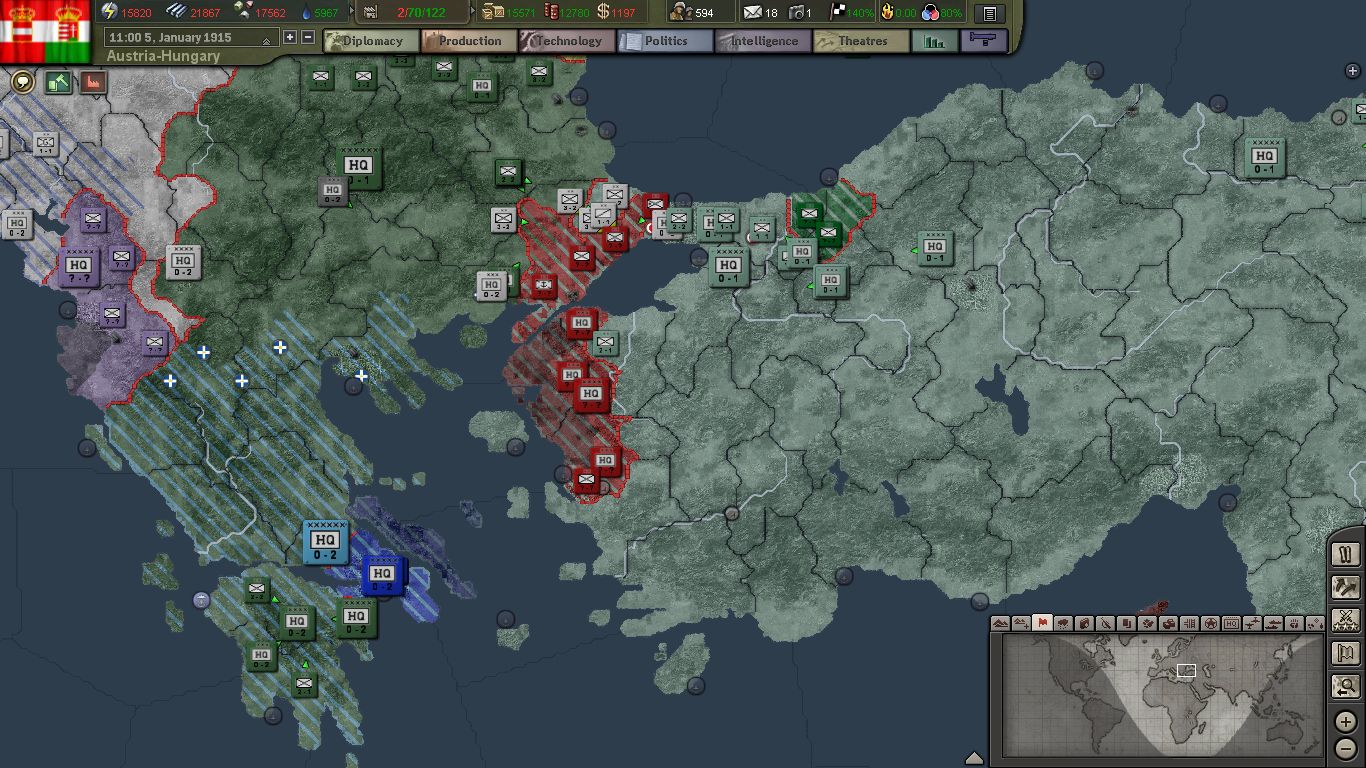Screen dimensions: 1366x768
Task: Open the speech-bubble message button
Action: point(22,82)
